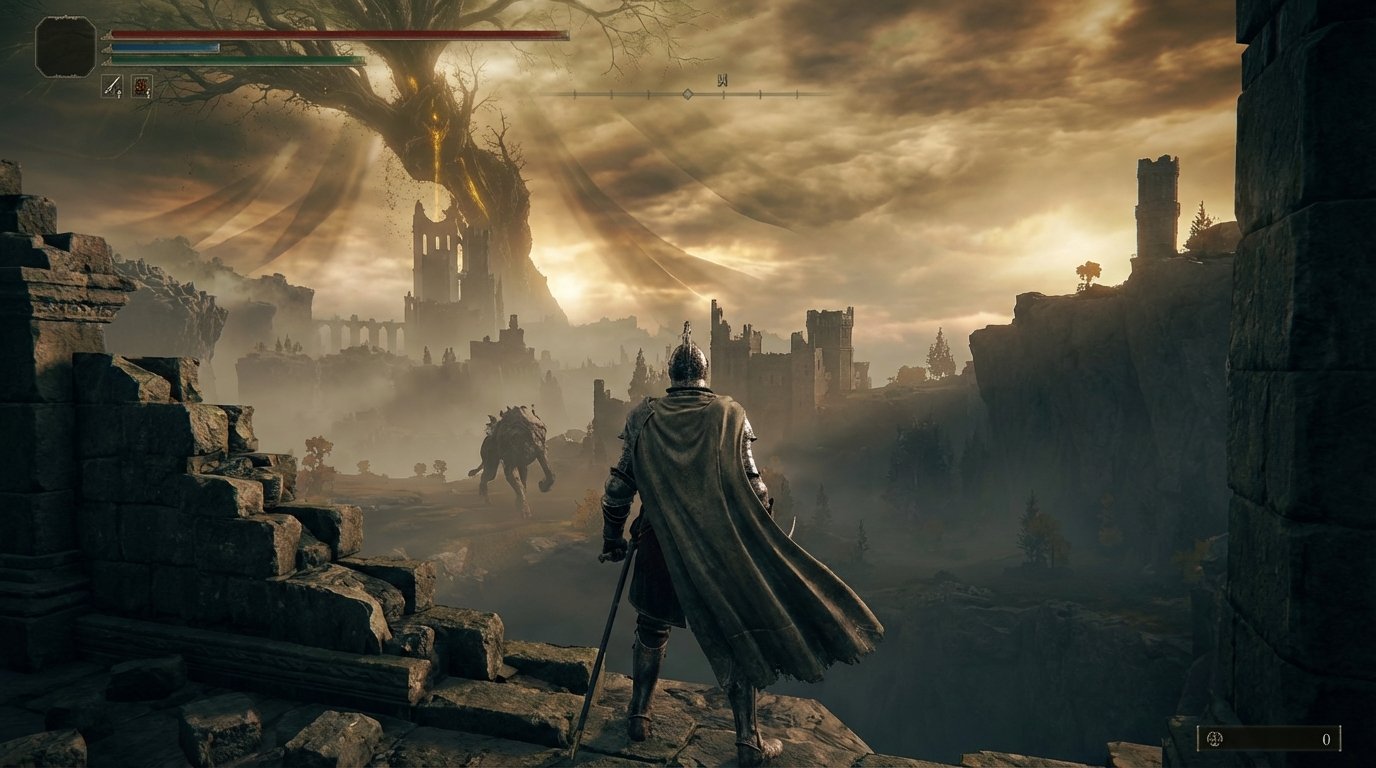Click the distant ruined cathedral tower

[438, 250]
